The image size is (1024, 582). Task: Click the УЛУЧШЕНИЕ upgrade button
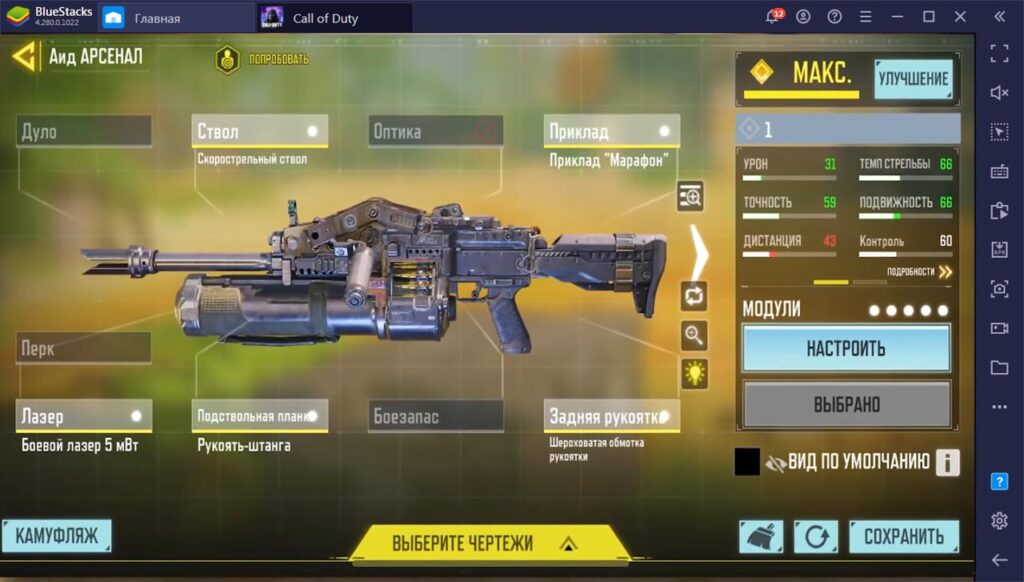click(x=913, y=78)
